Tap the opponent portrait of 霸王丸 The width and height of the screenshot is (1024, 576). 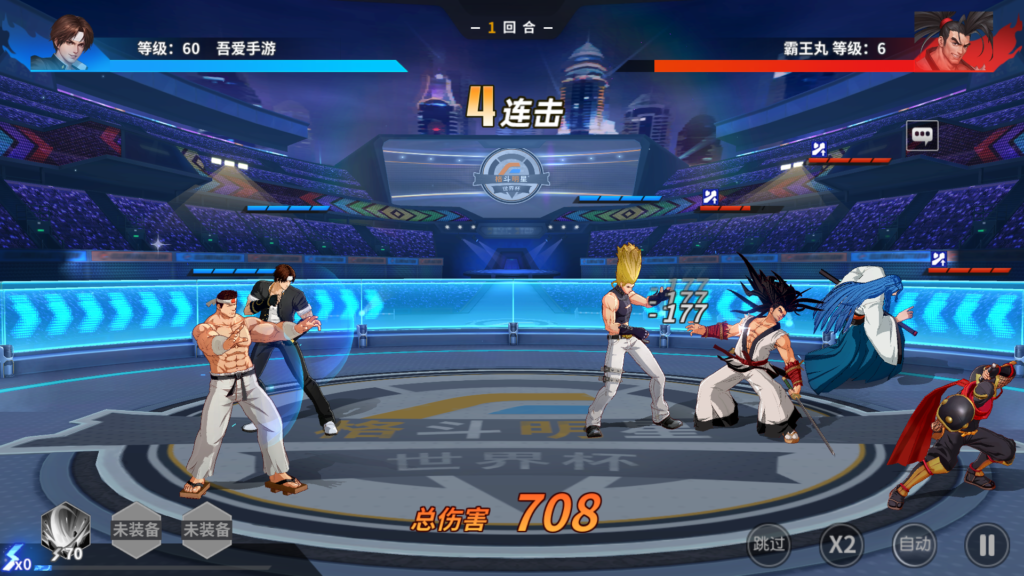(x=953, y=42)
